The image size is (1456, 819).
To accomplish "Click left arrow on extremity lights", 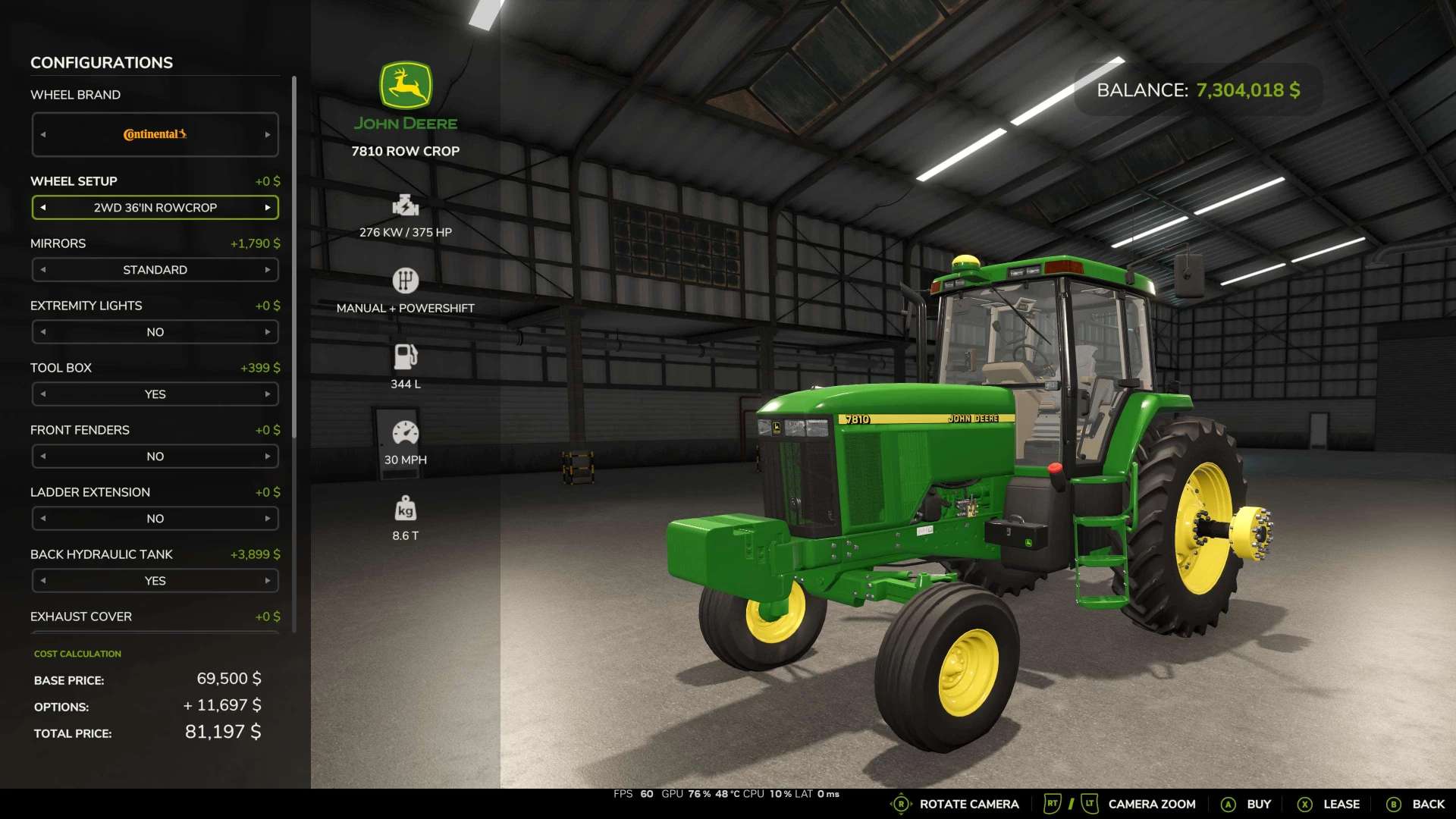I will (x=43, y=332).
